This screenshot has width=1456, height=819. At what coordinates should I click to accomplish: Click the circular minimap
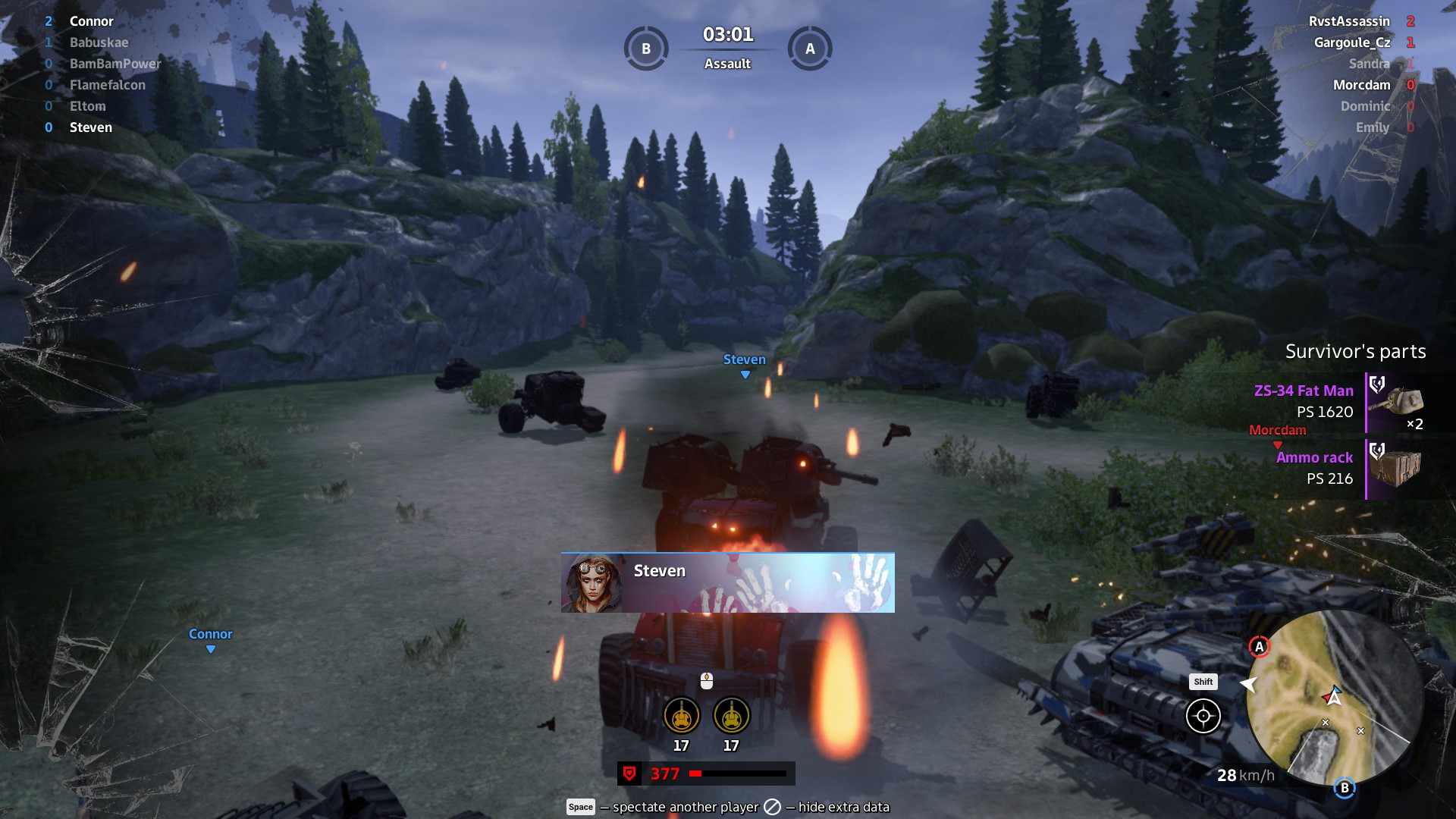1335,698
